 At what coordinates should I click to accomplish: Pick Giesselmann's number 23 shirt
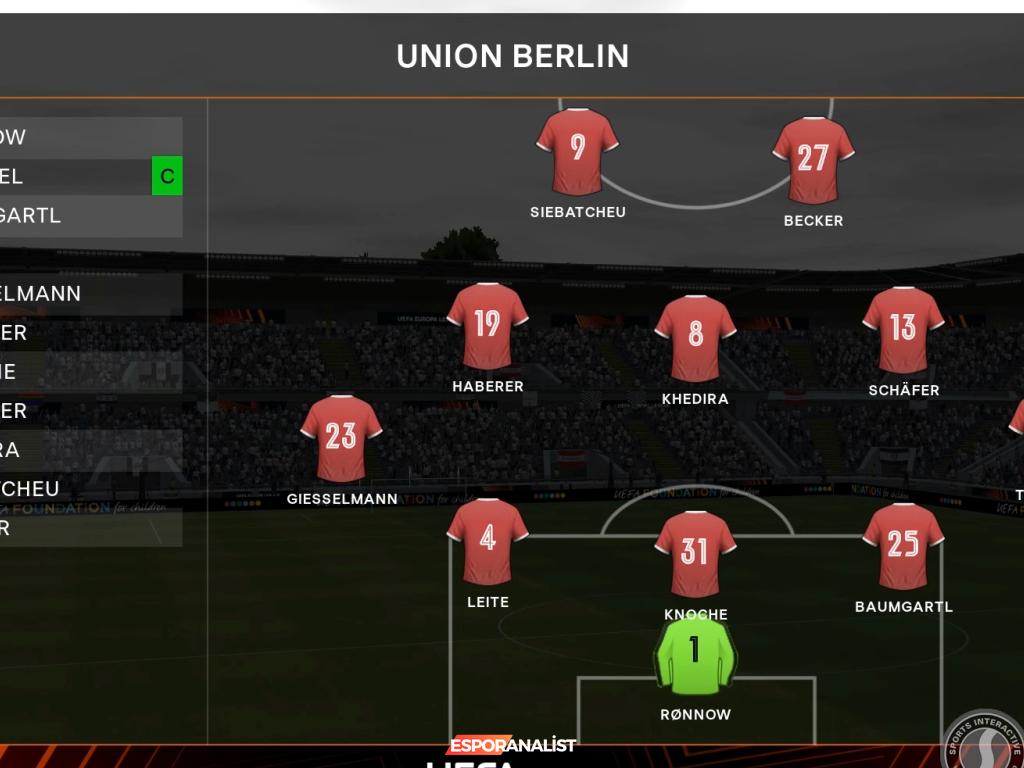click(x=341, y=438)
